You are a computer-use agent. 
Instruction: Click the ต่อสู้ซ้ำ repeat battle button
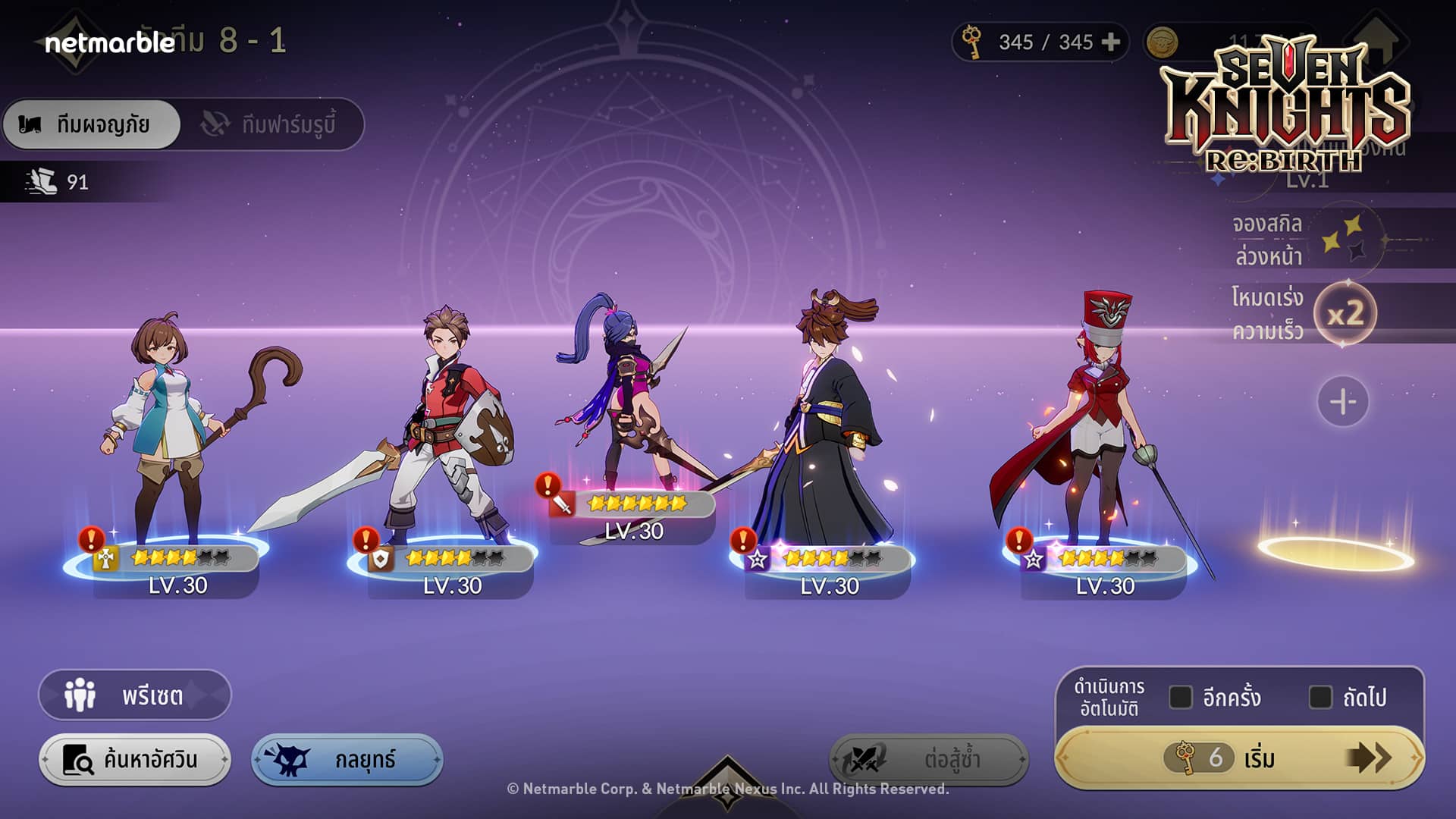(x=928, y=759)
